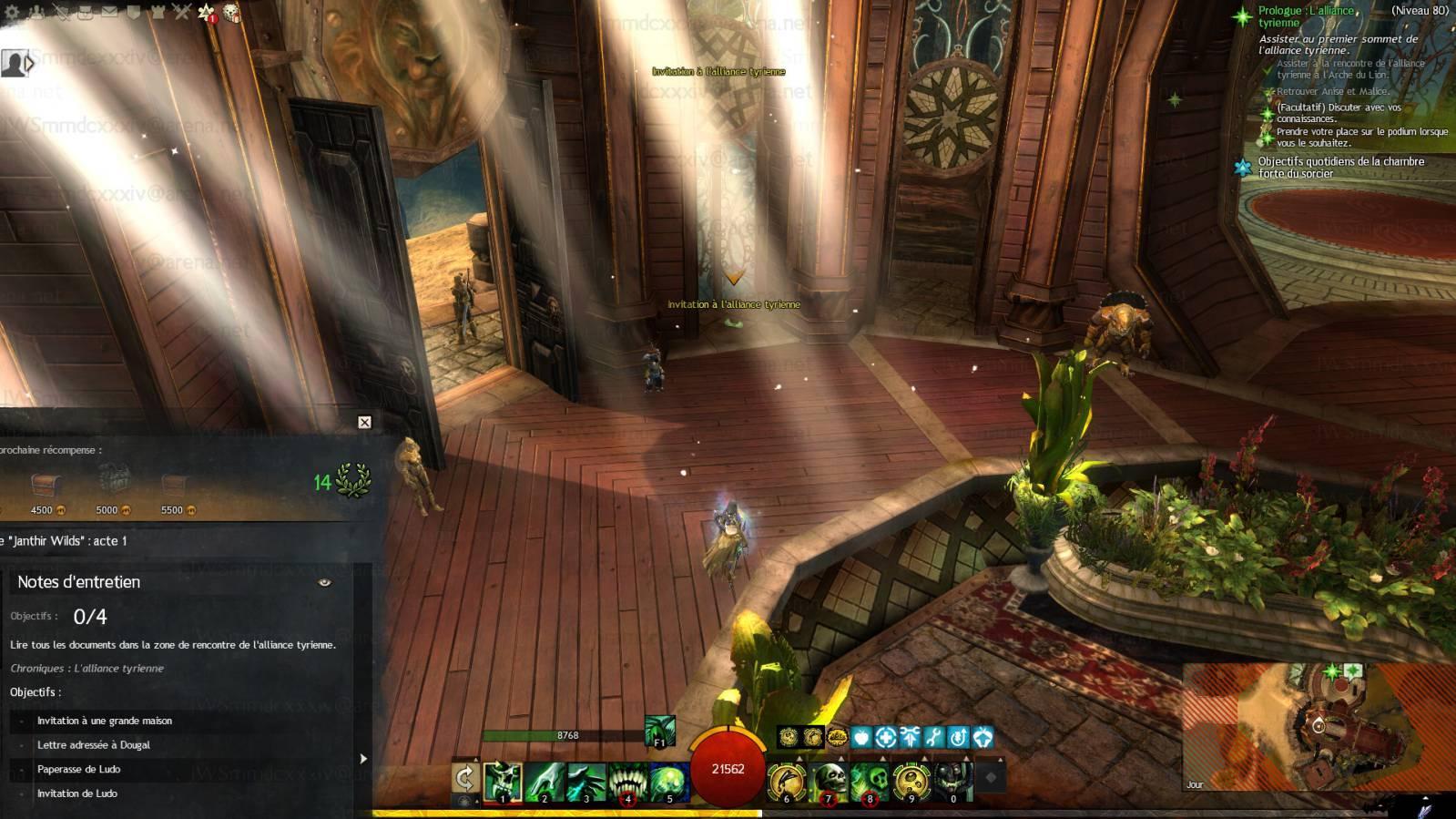Viewport: 1456px width, 819px height.
Task: Activate the fanged maw skill 4
Action: 627,782
